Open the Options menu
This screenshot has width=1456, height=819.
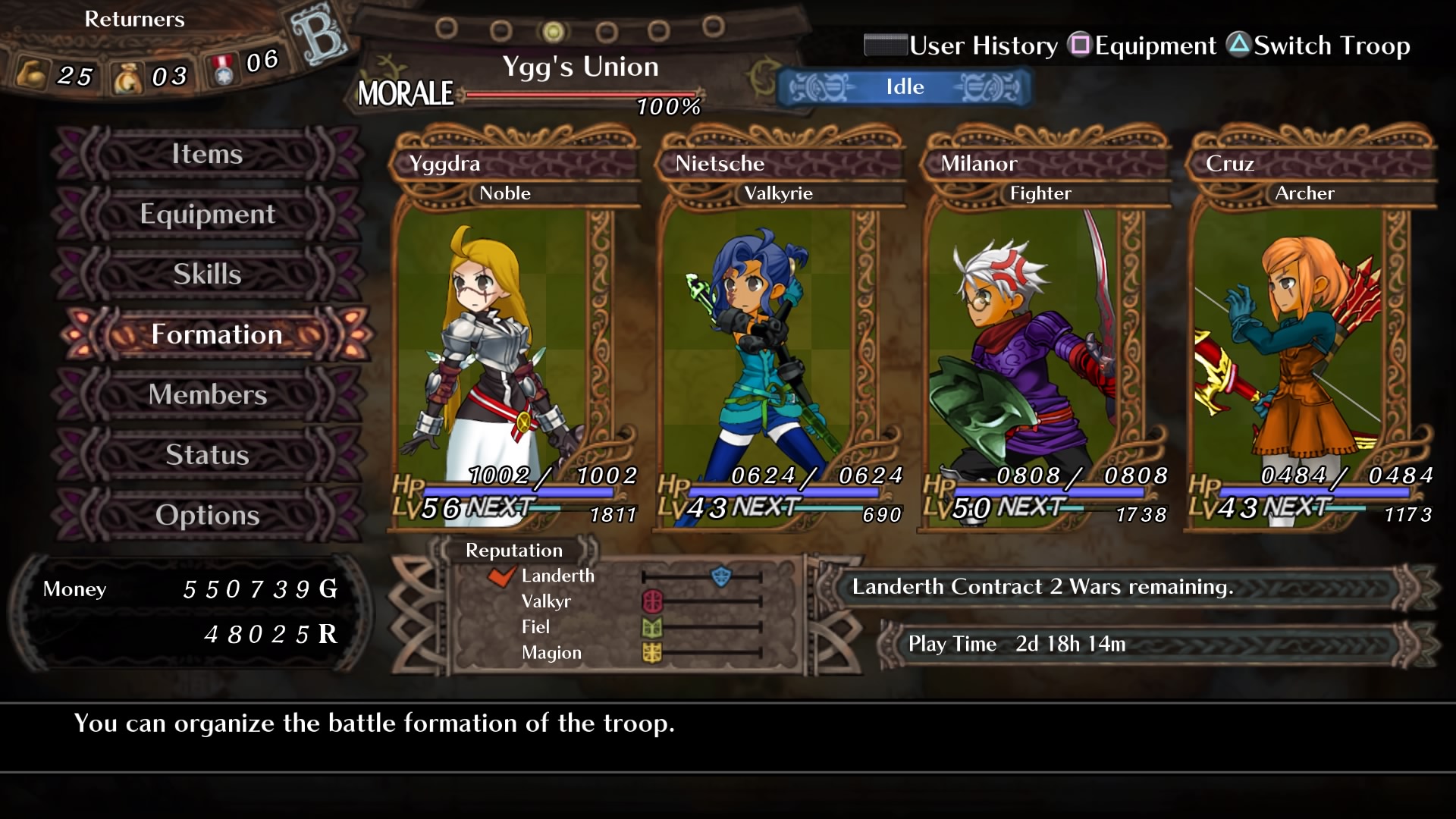(x=207, y=515)
